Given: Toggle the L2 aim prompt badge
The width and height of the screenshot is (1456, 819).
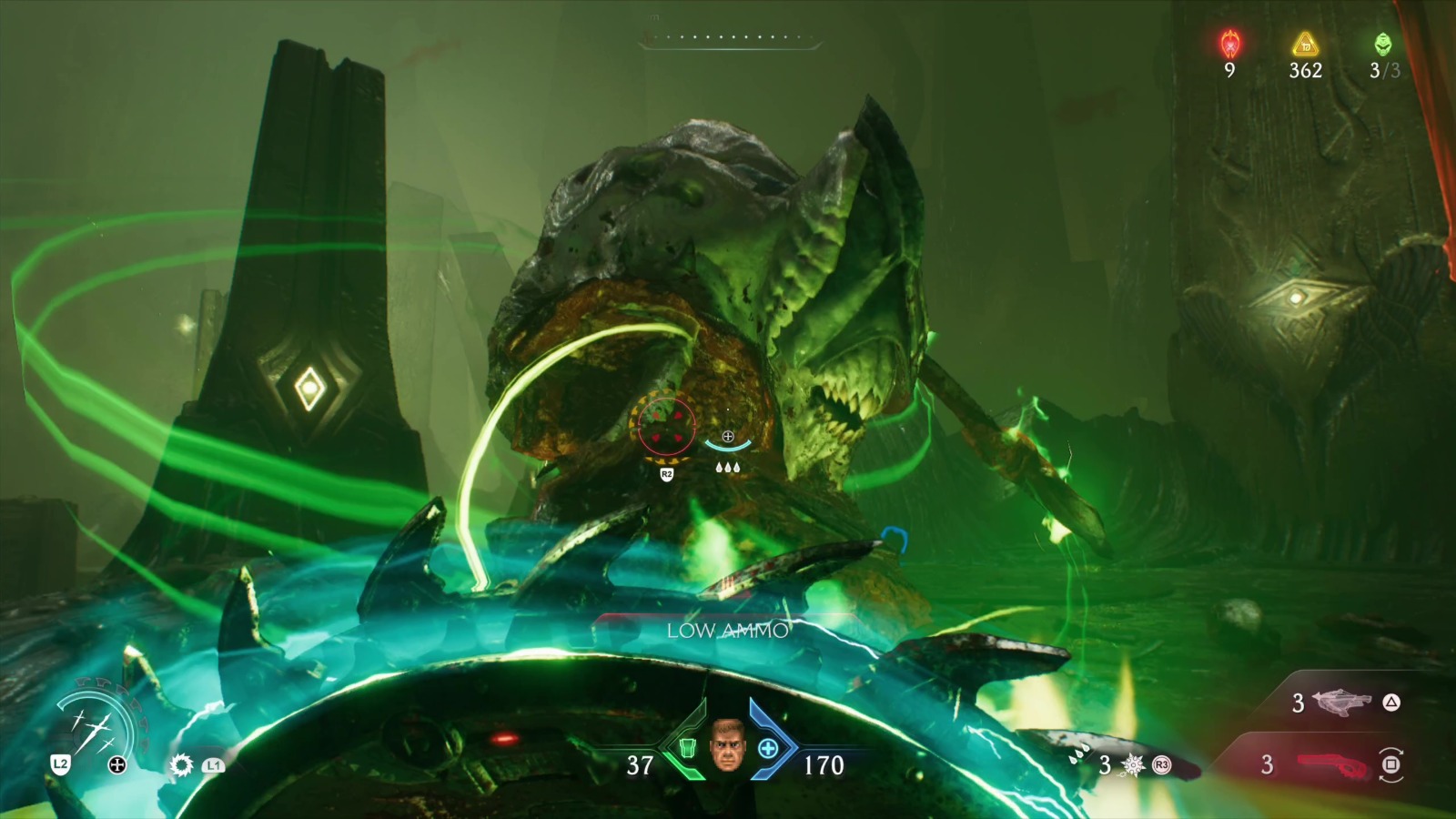Looking at the screenshot, I should [60, 764].
